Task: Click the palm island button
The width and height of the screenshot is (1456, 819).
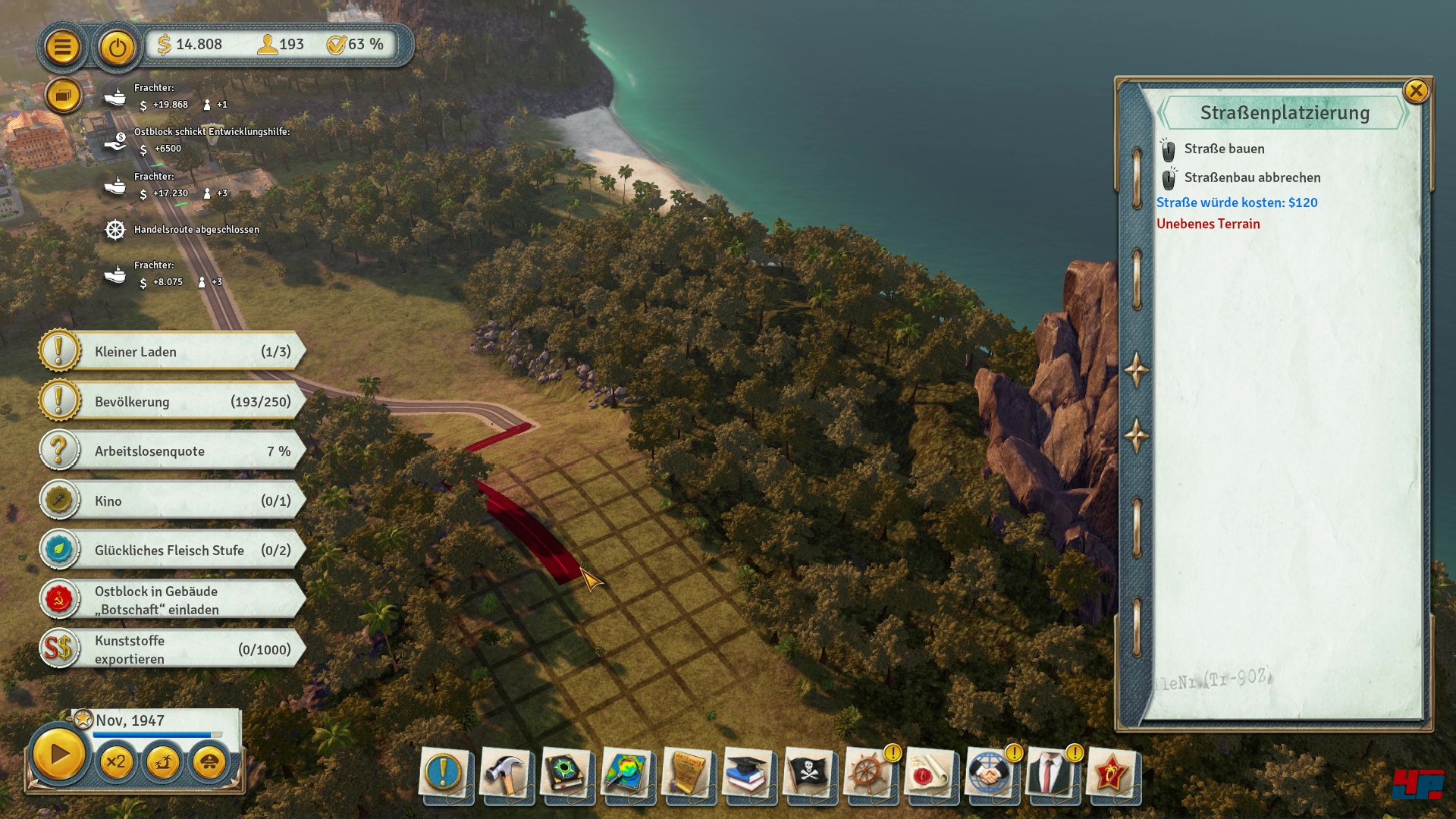Action: (162, 761)
